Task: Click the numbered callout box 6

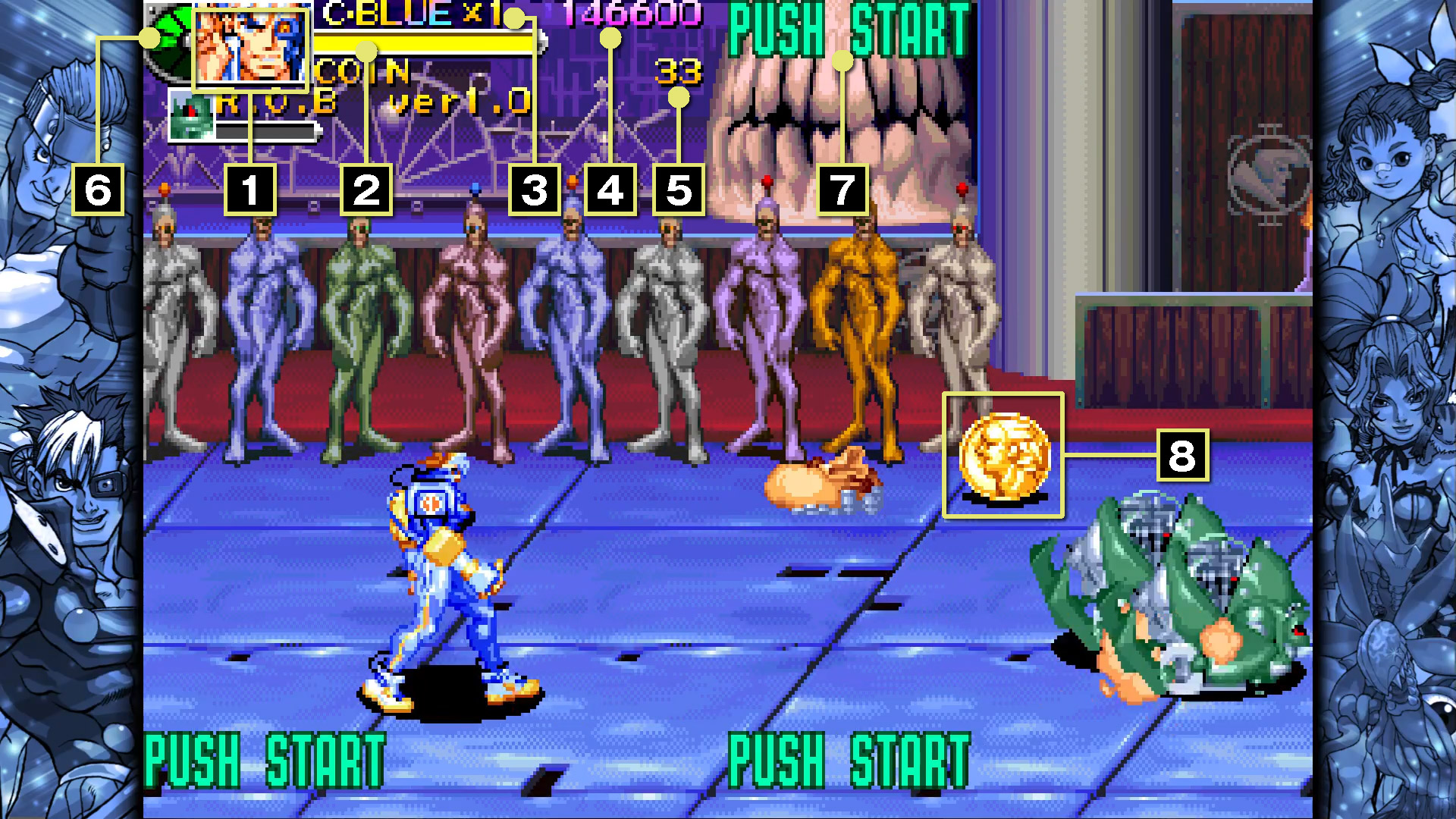Action: 99,191
